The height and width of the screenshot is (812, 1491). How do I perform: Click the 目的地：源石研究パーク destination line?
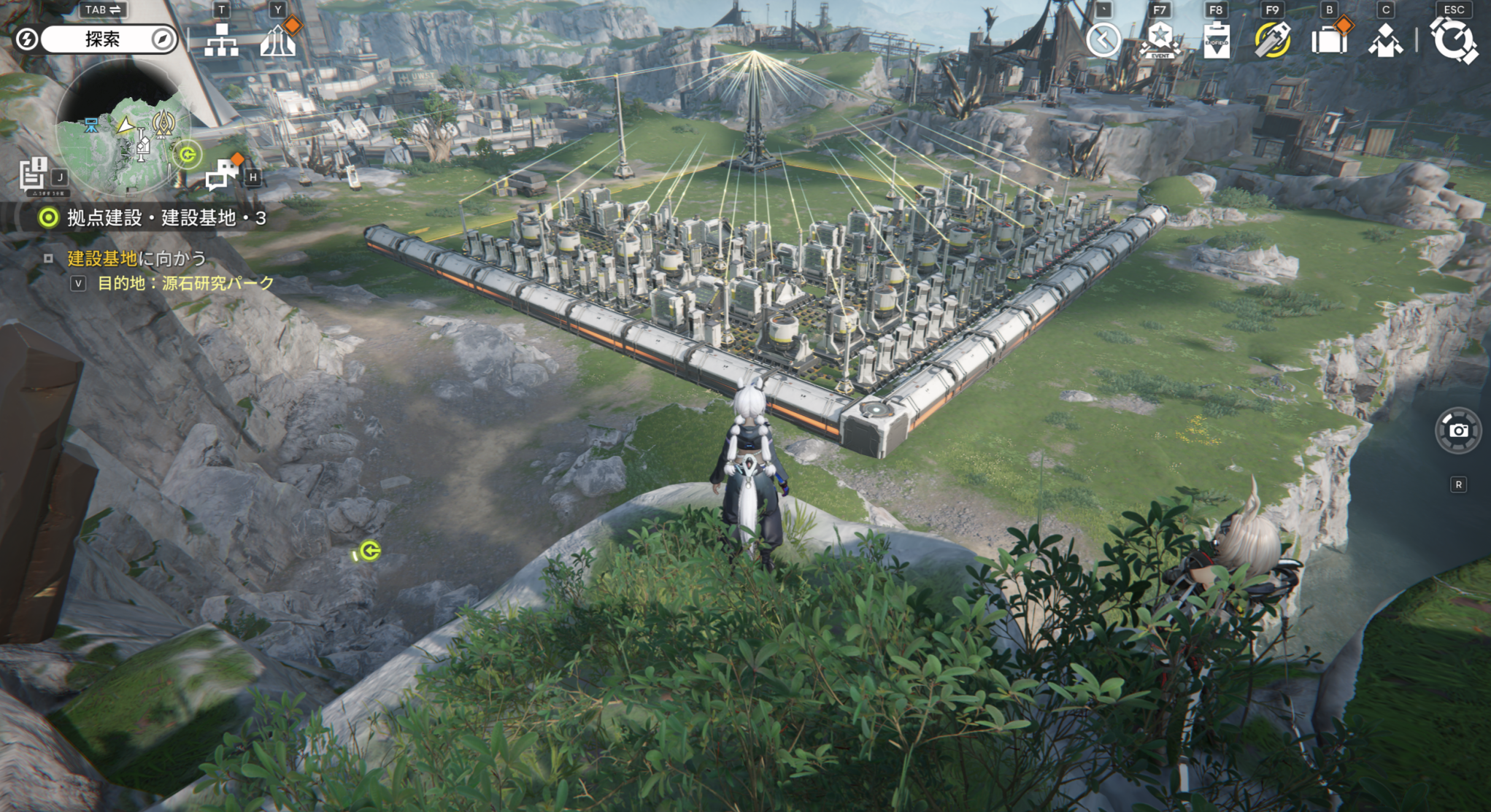pyautogui.click(x=185, y=283)
